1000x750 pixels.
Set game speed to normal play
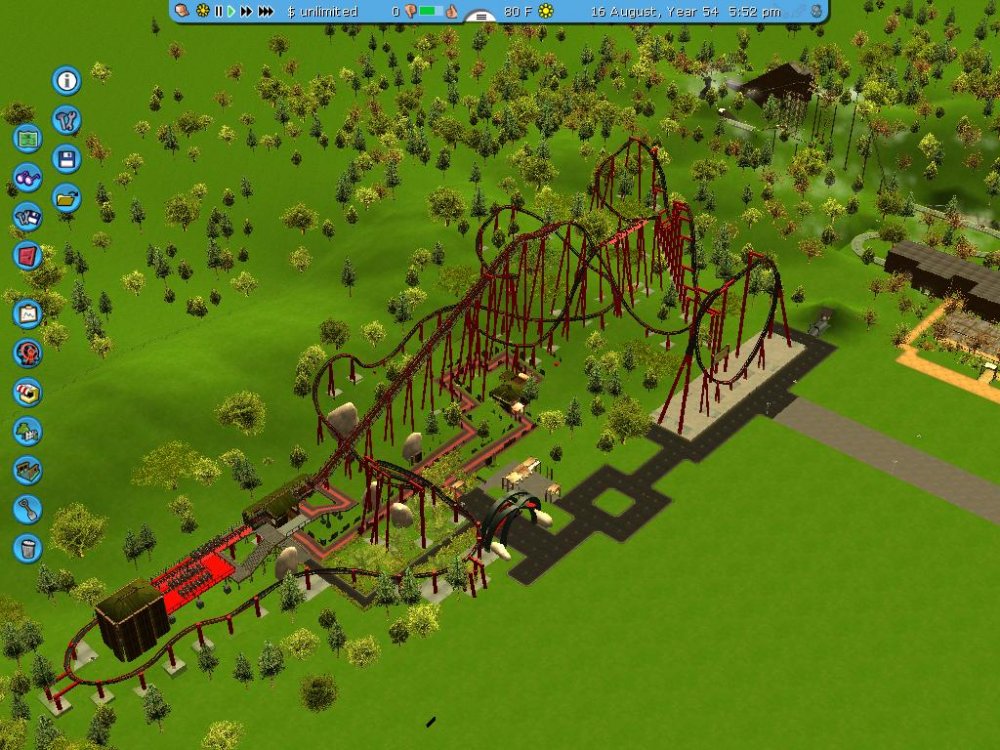pyautogui.click(x=231, y=12)
